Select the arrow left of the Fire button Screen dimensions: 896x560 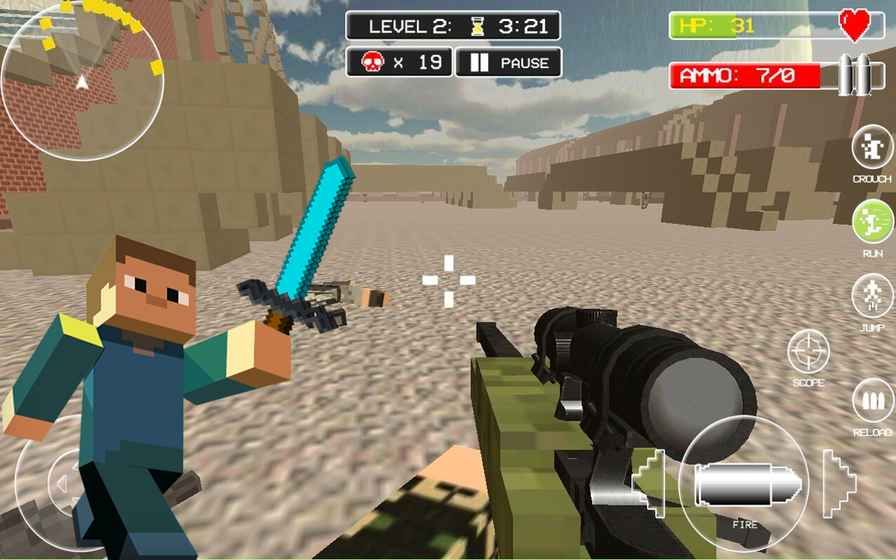(x=650, y=481)
